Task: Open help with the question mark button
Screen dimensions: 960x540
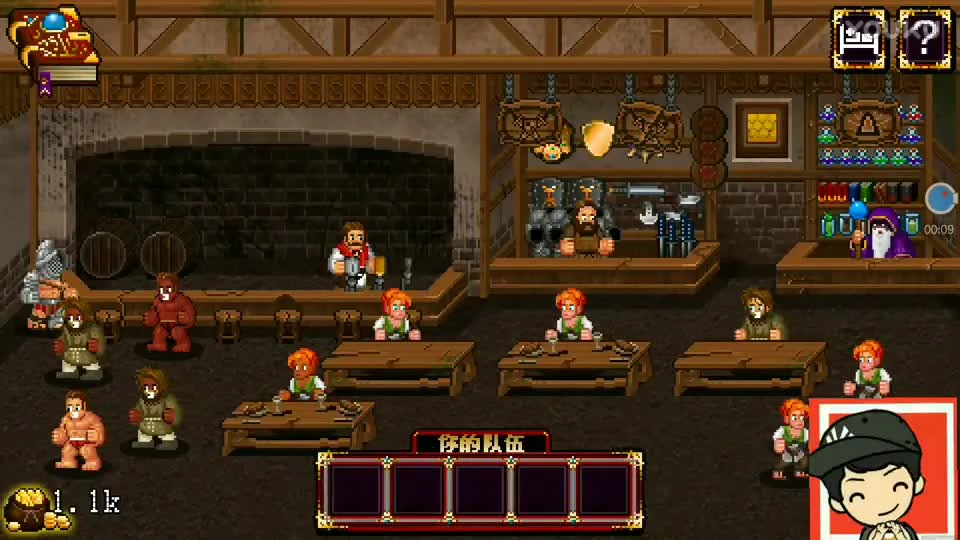Action: [x=925, y=39]
